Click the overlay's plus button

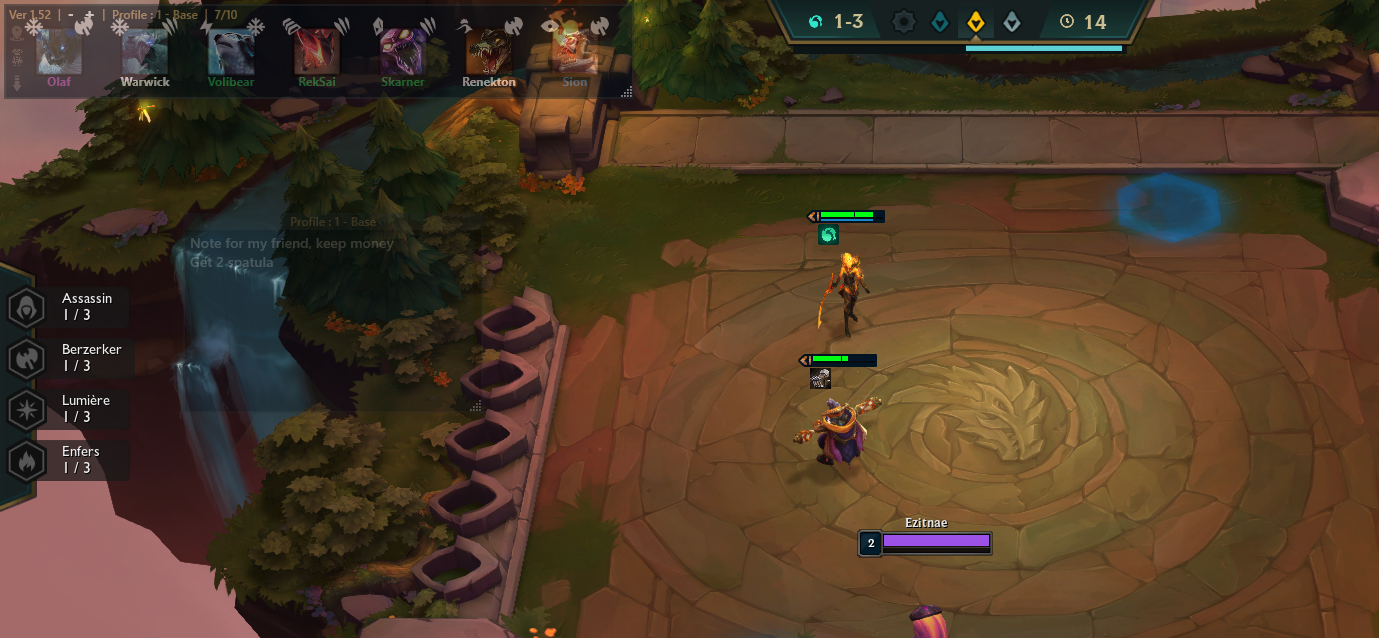click(89, 16)
